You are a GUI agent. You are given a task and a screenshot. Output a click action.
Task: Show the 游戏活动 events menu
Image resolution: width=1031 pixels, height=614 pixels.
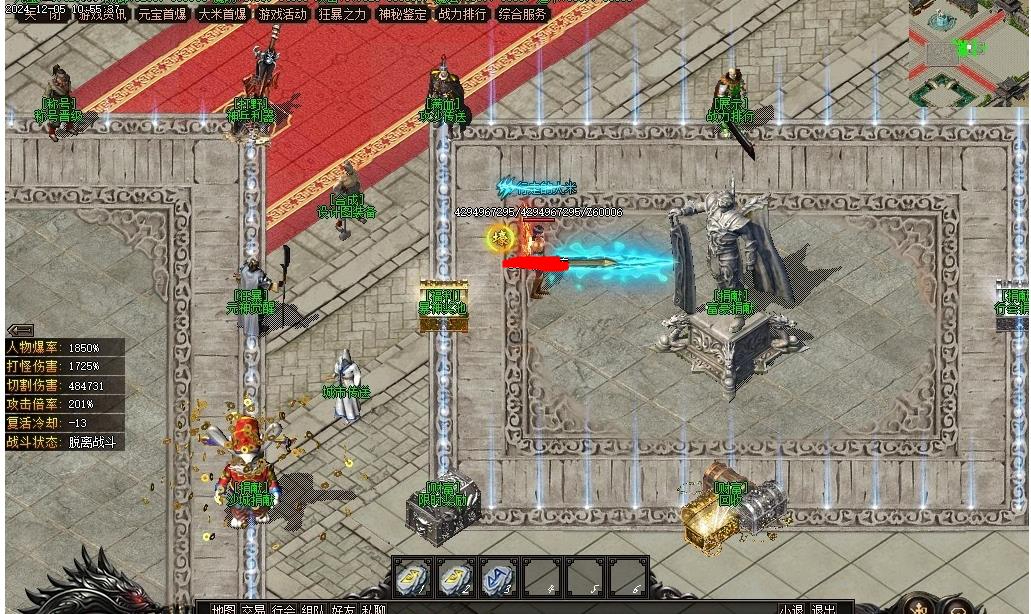point(282,14)
